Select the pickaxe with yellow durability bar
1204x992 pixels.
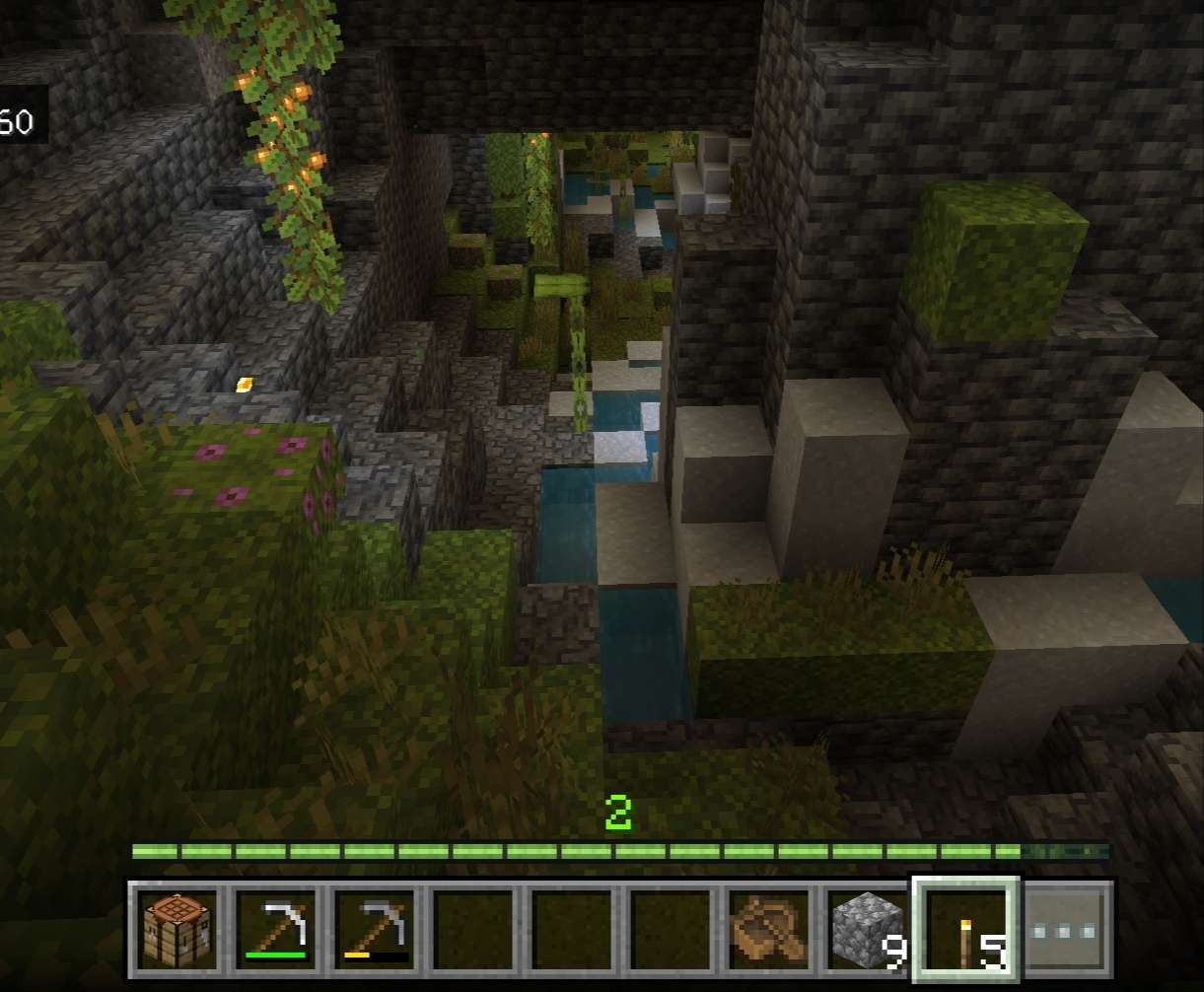[375, 930]
